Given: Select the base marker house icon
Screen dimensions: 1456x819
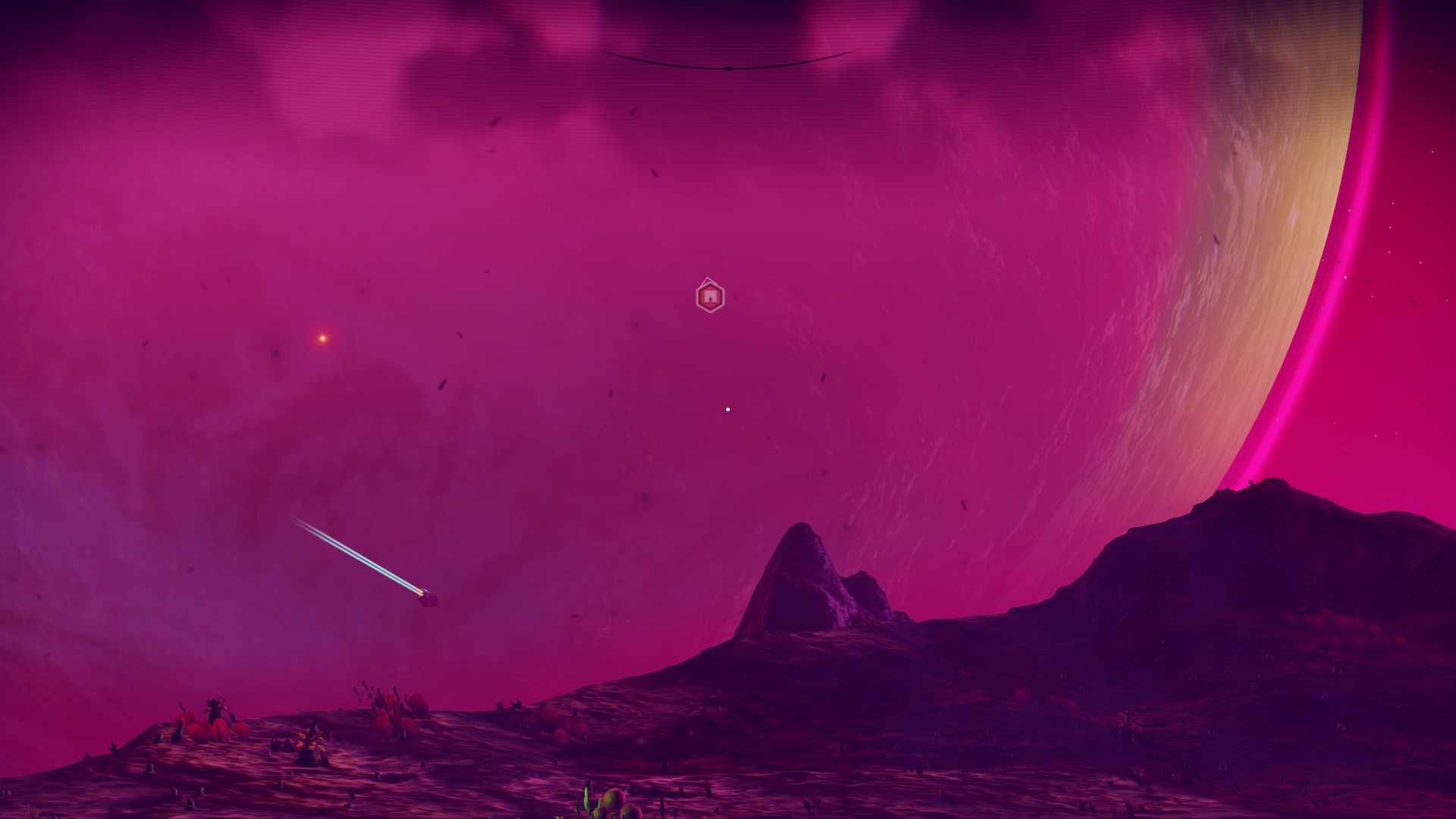Looking at the screenshot, I should (x=709, y=297).
